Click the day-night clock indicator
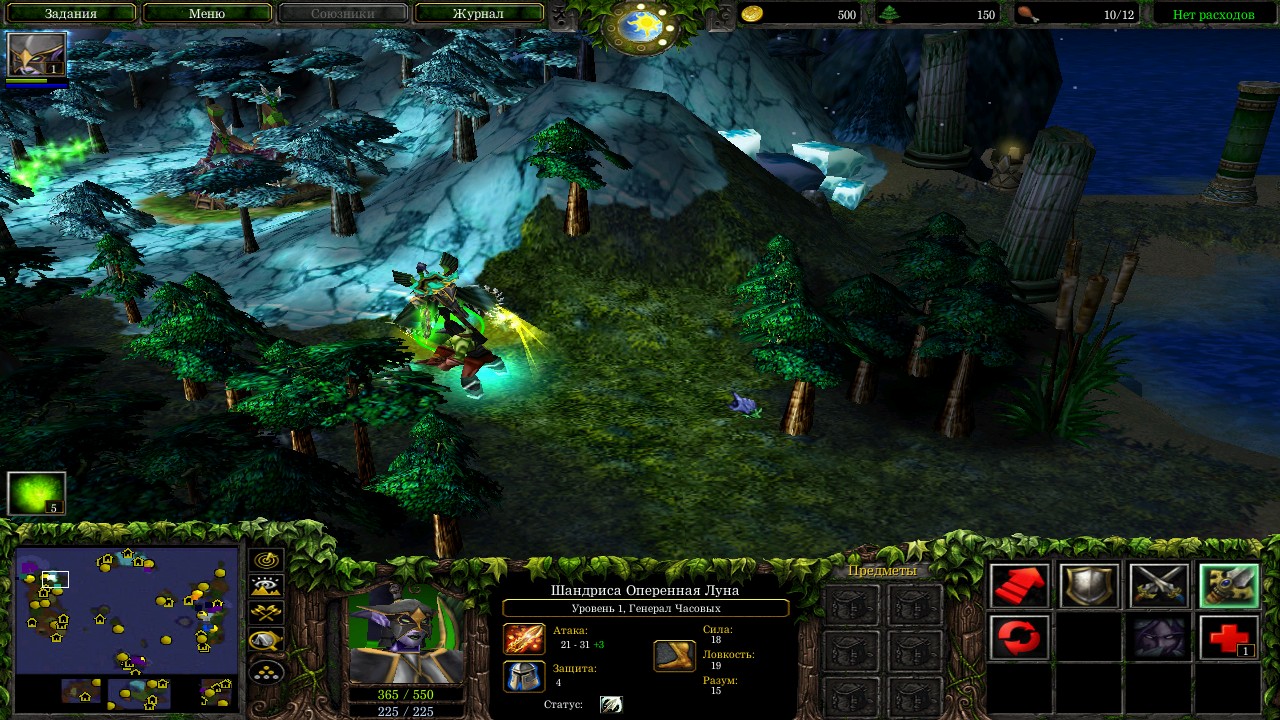 click(x=641, y=27)
